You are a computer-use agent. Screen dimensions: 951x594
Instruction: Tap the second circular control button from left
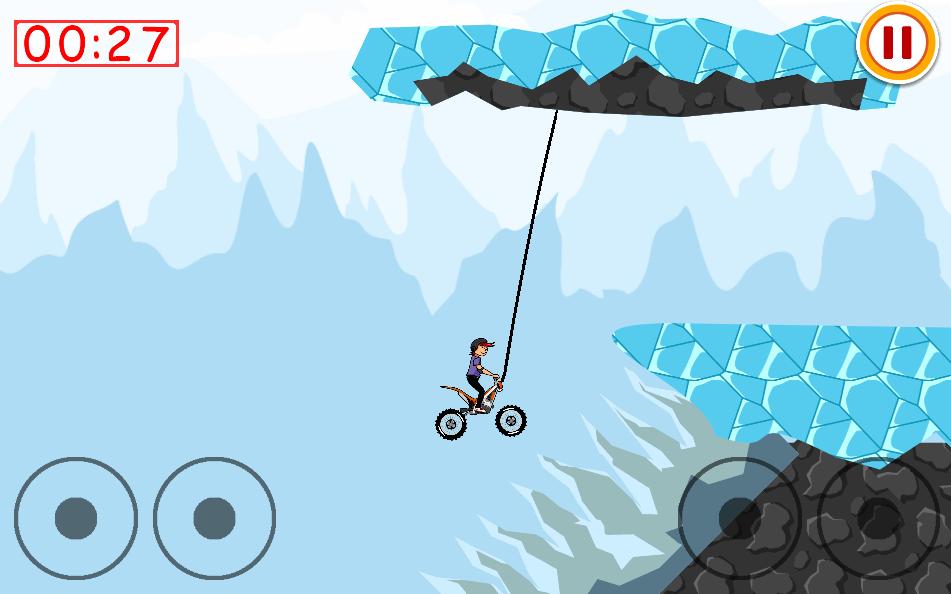pos(214,518)
